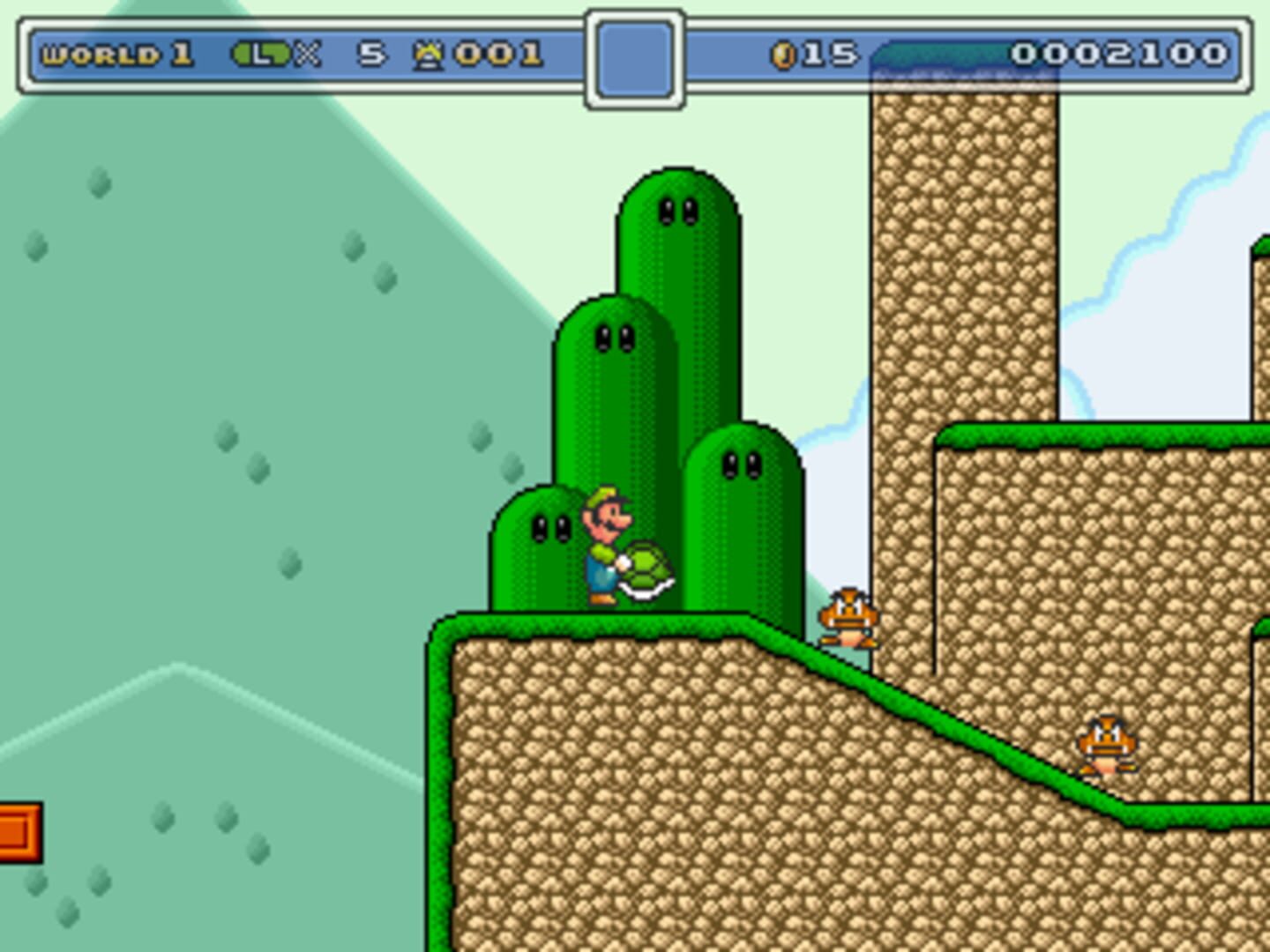Screen dimensions: 1270x952
Task: Click the Luigi head icon in the HUD
Action: pyautogui.click(x=260, y=54)
